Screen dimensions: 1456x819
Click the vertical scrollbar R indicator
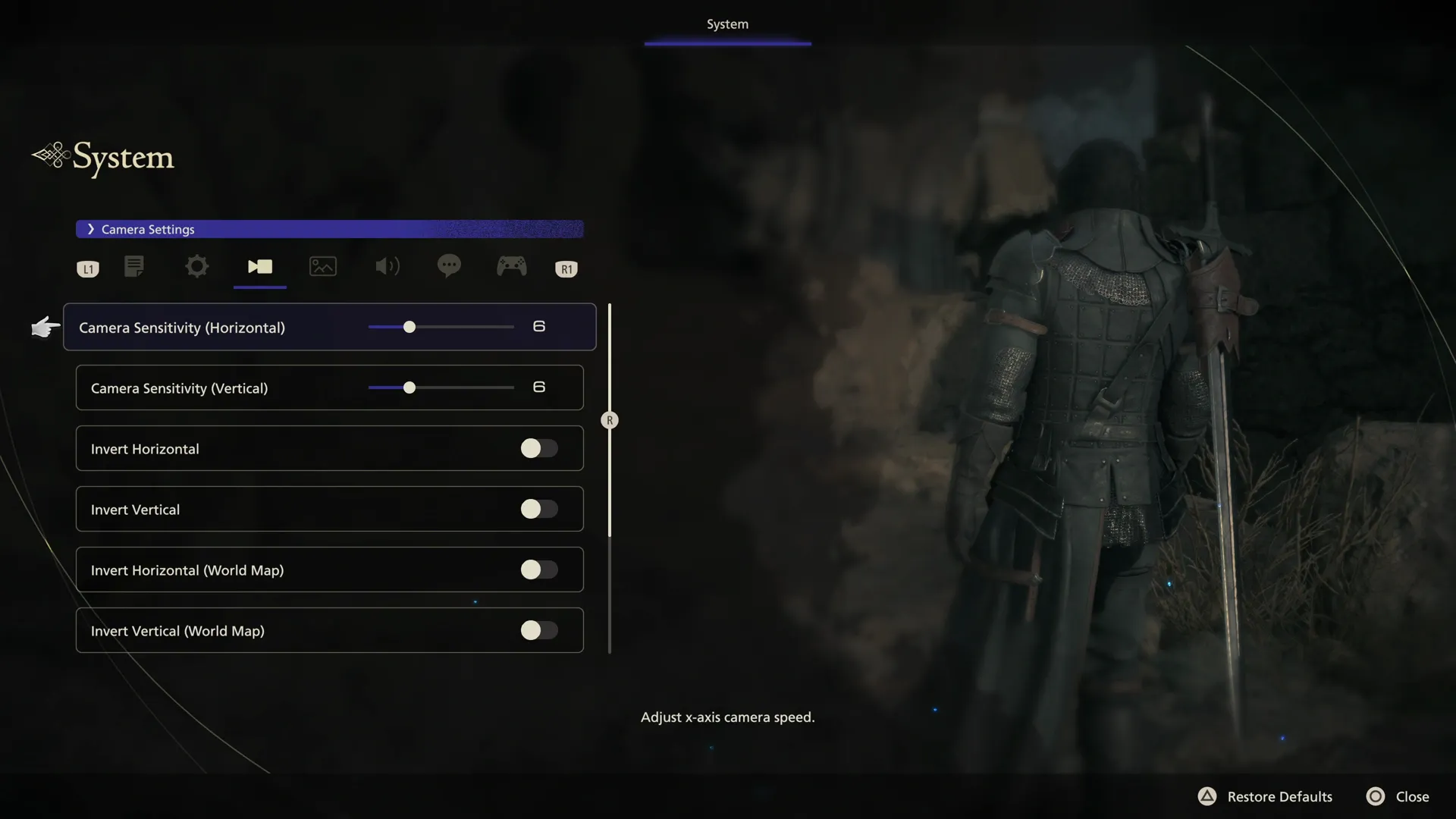610,419
